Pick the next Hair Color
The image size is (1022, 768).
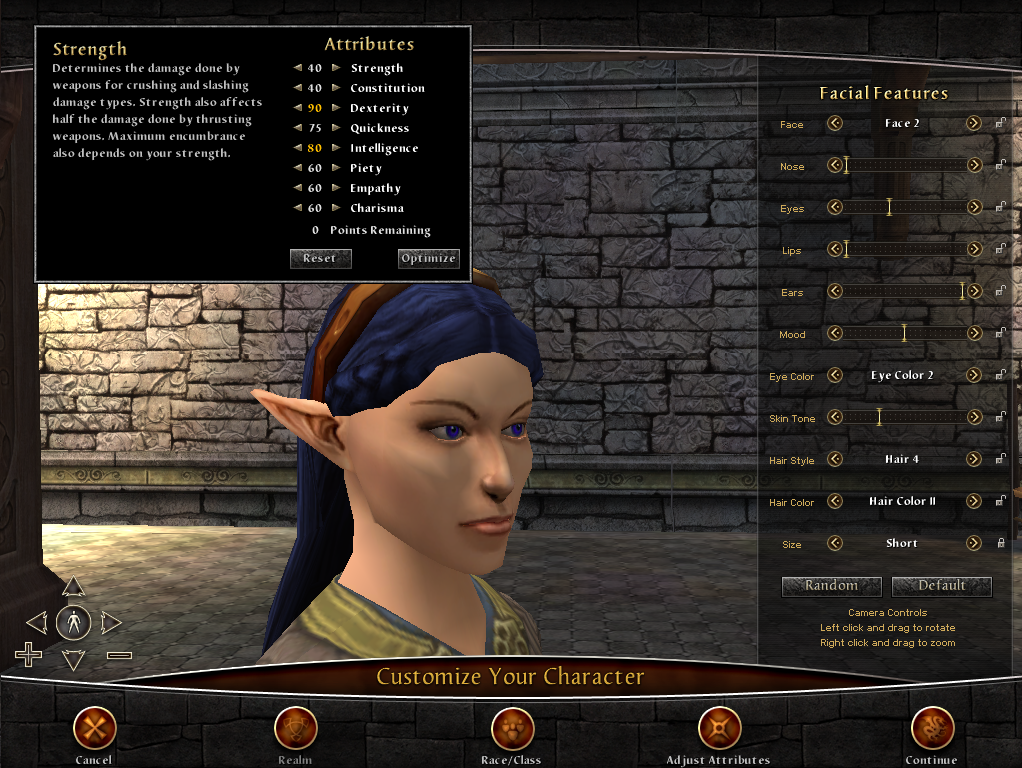click(x=973, y=501)
